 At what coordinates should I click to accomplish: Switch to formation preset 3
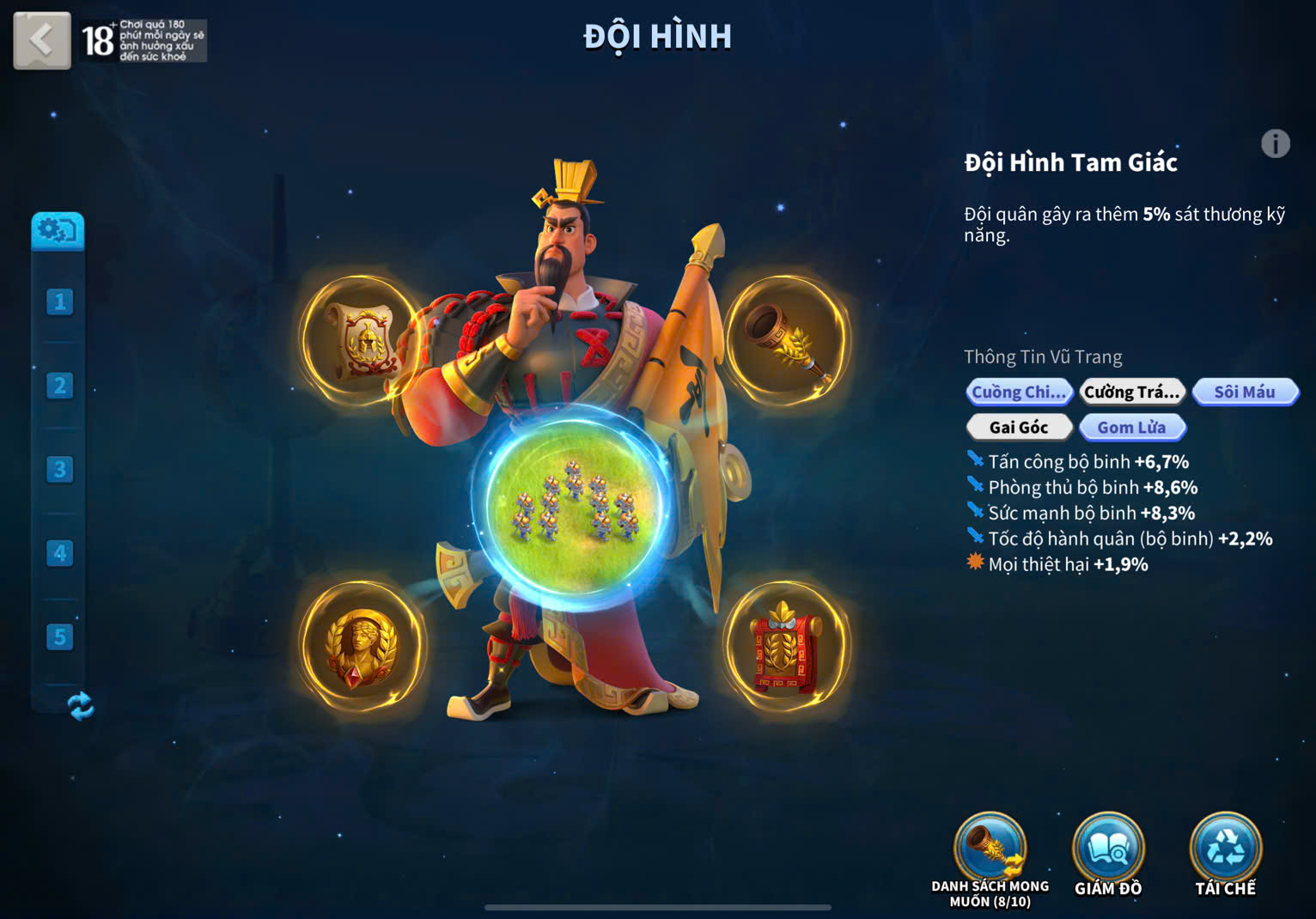59,469
